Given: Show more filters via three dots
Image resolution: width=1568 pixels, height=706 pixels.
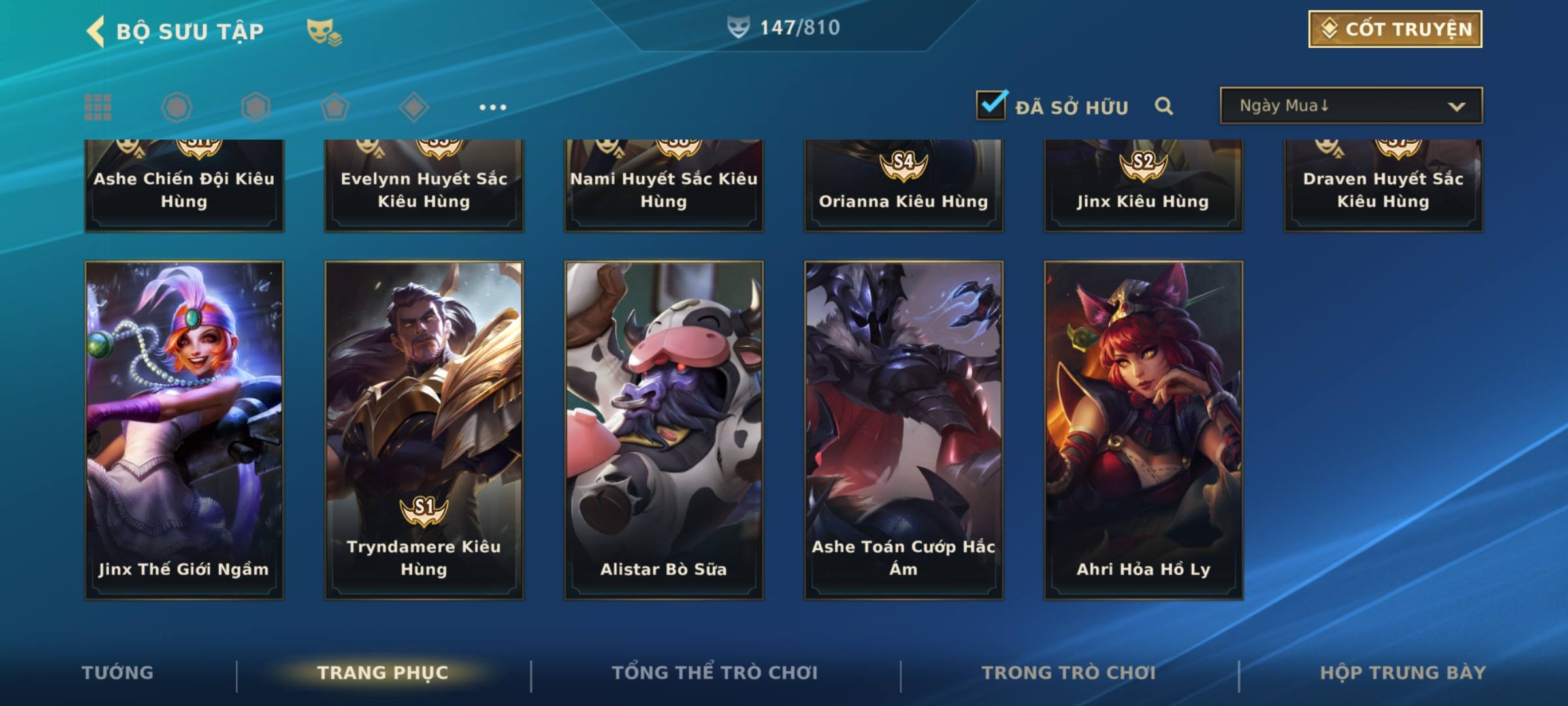Looking at the screenshot, I should [493, 107].
